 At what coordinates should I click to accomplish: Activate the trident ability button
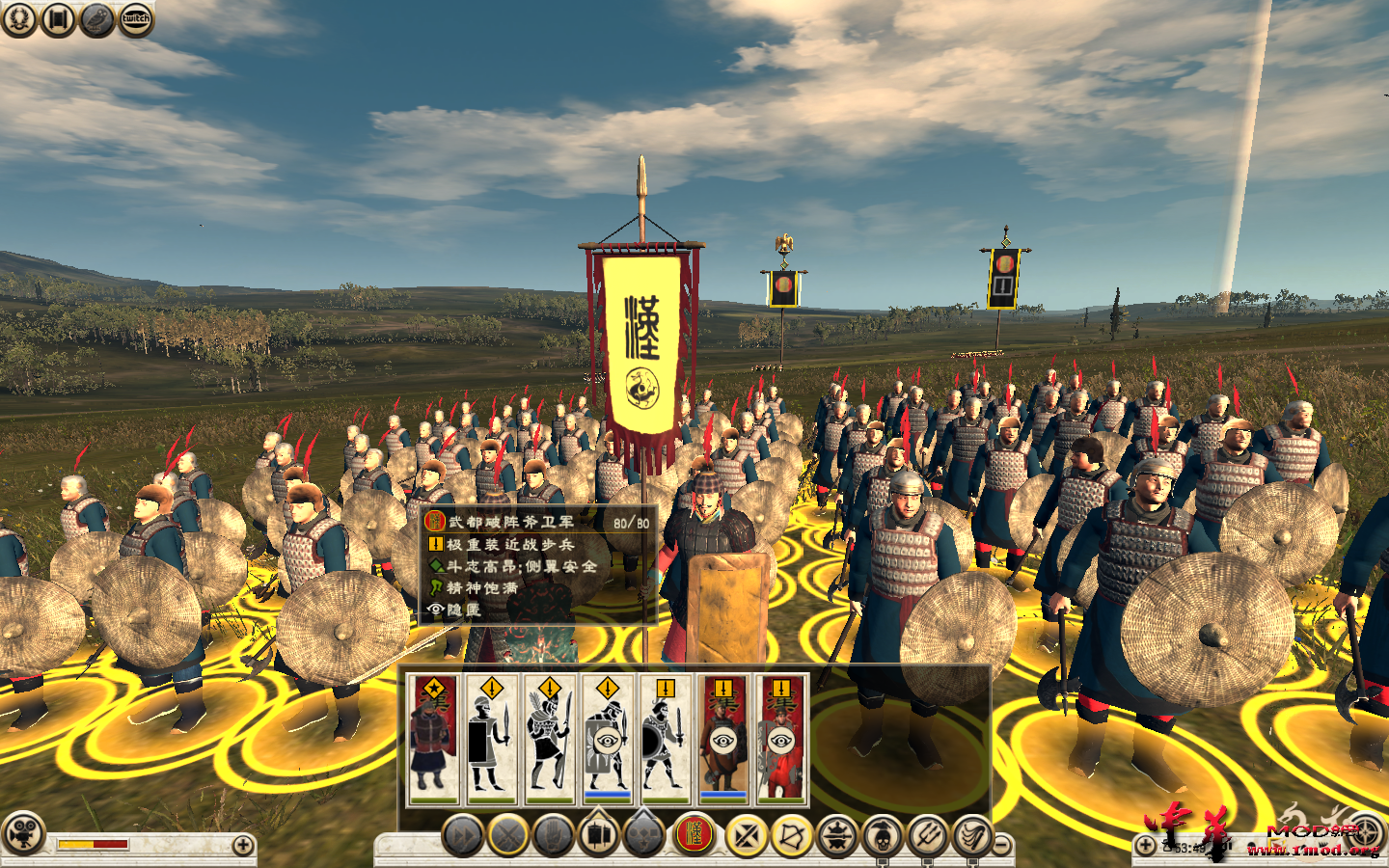(927, 835)
